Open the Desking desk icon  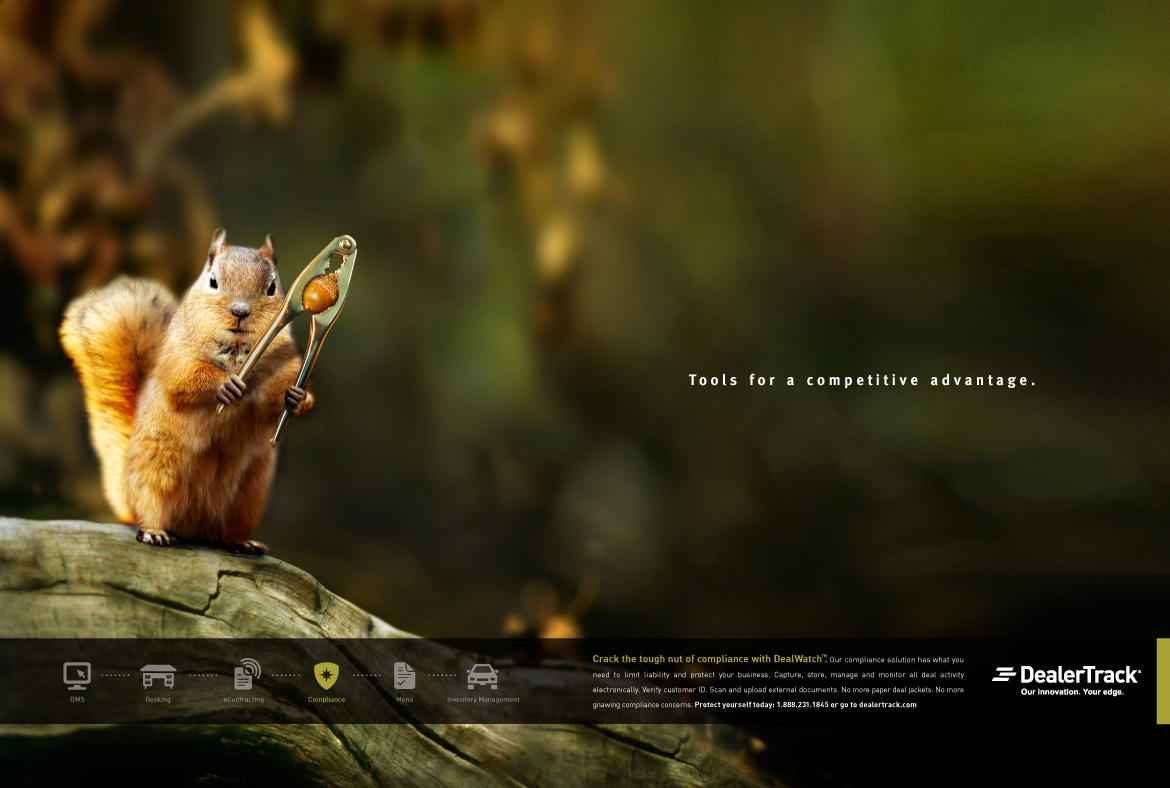point(158,677)
